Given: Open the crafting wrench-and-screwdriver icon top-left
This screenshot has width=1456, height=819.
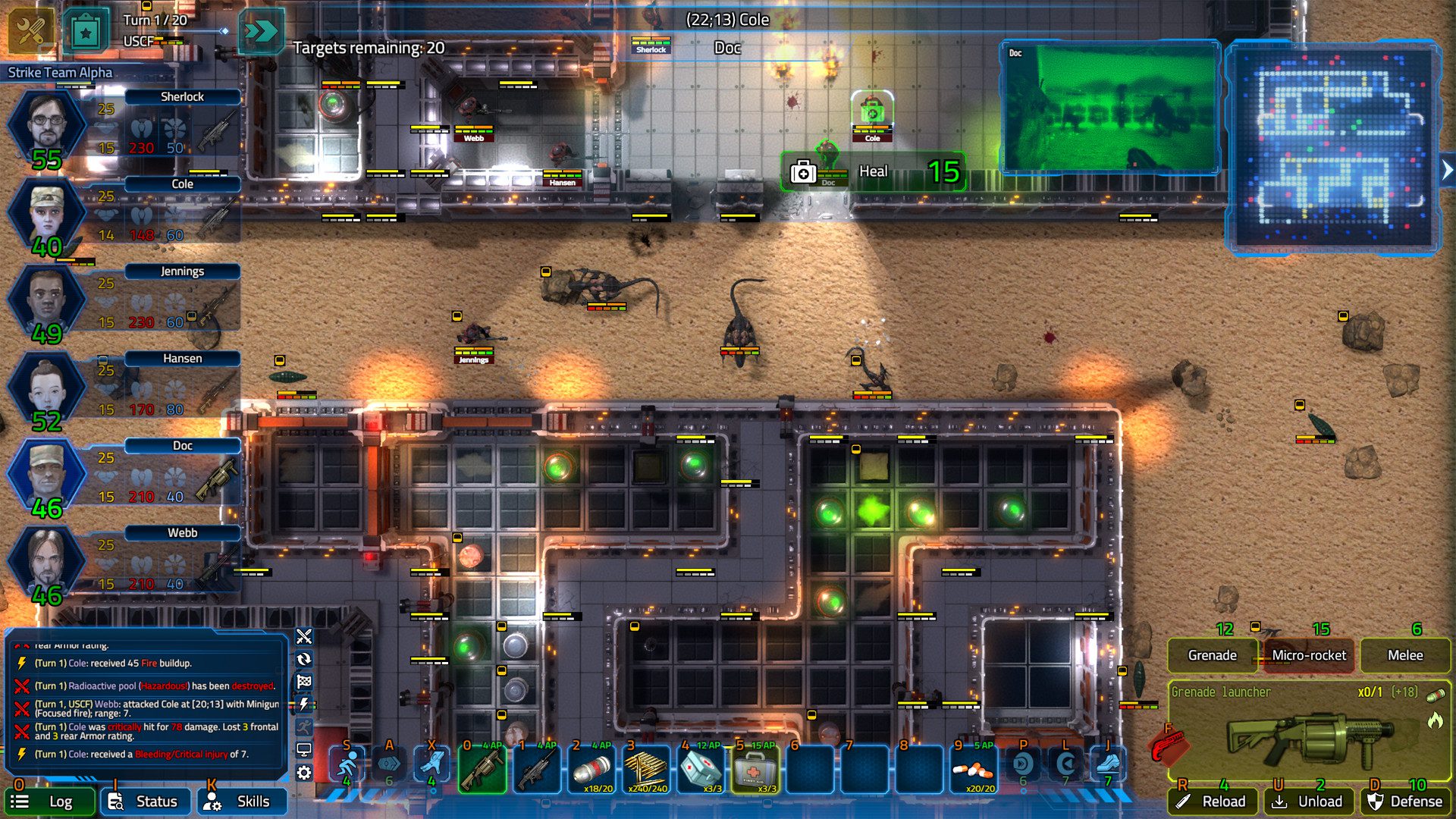Looking at the screenshot, I should (29, 30).
